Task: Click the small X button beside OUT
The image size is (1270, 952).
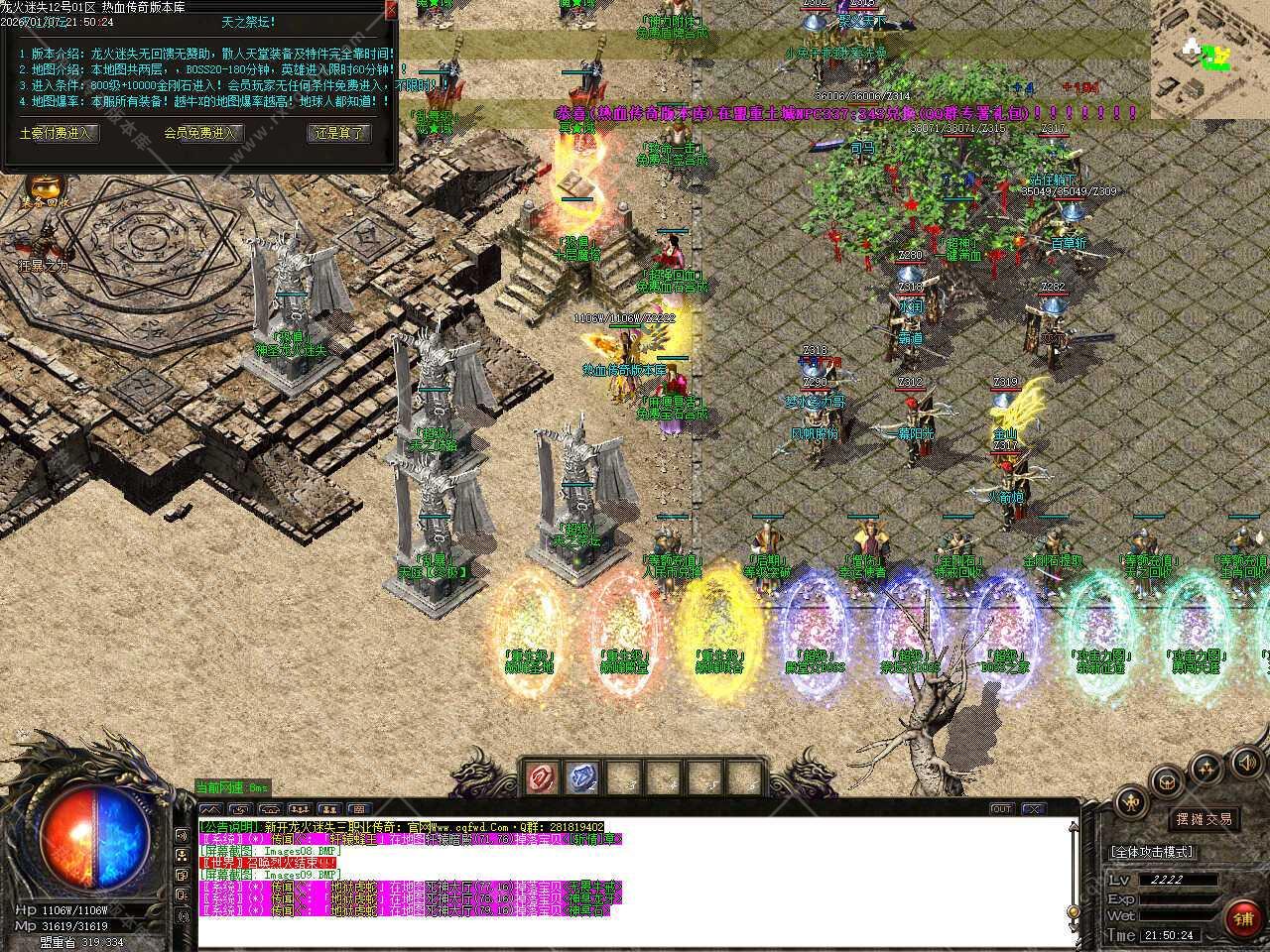Action: pyautogui.click(x=1034, y=809)
